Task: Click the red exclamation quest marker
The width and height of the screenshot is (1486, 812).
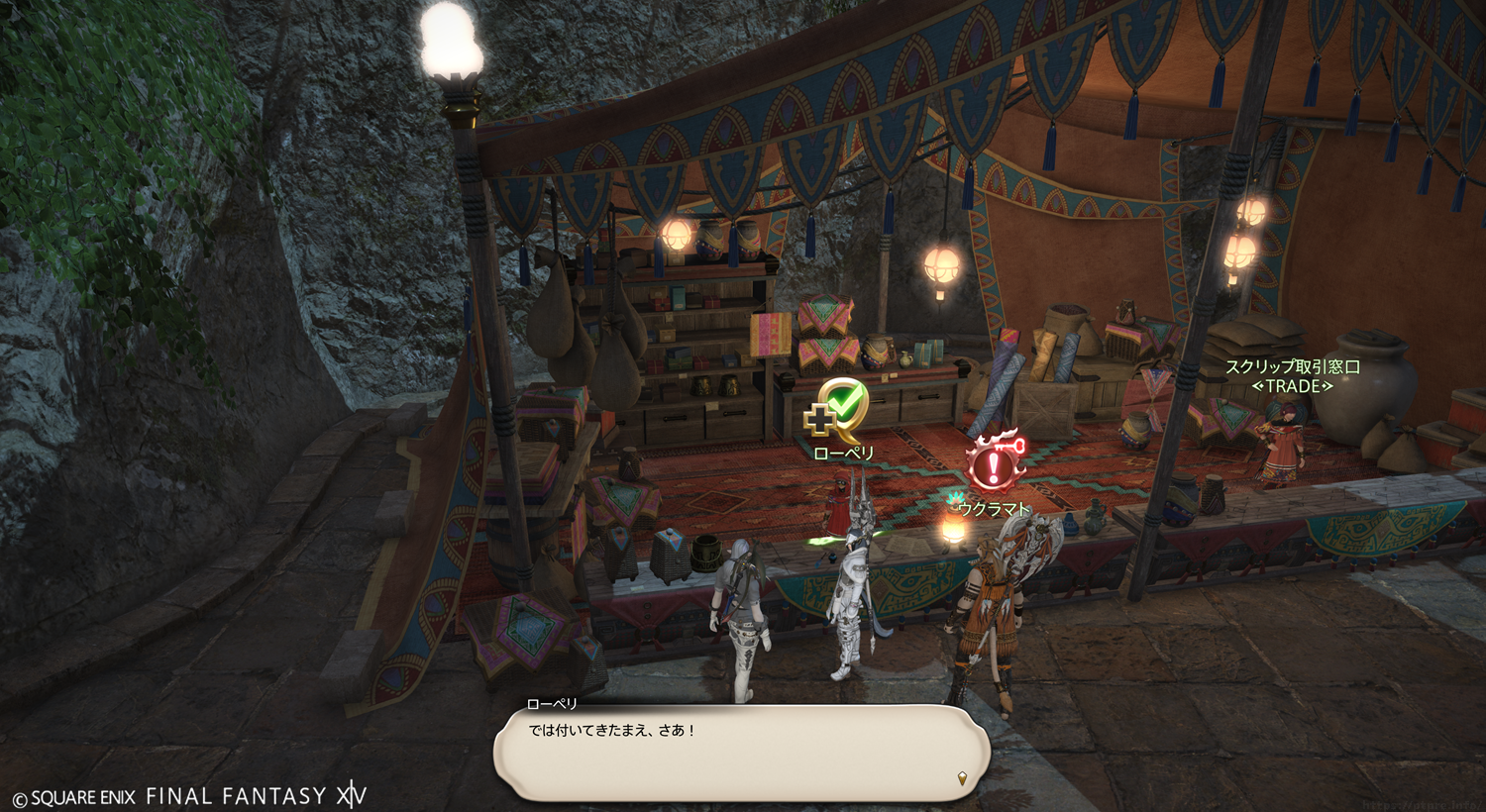Action: (992, 462)
